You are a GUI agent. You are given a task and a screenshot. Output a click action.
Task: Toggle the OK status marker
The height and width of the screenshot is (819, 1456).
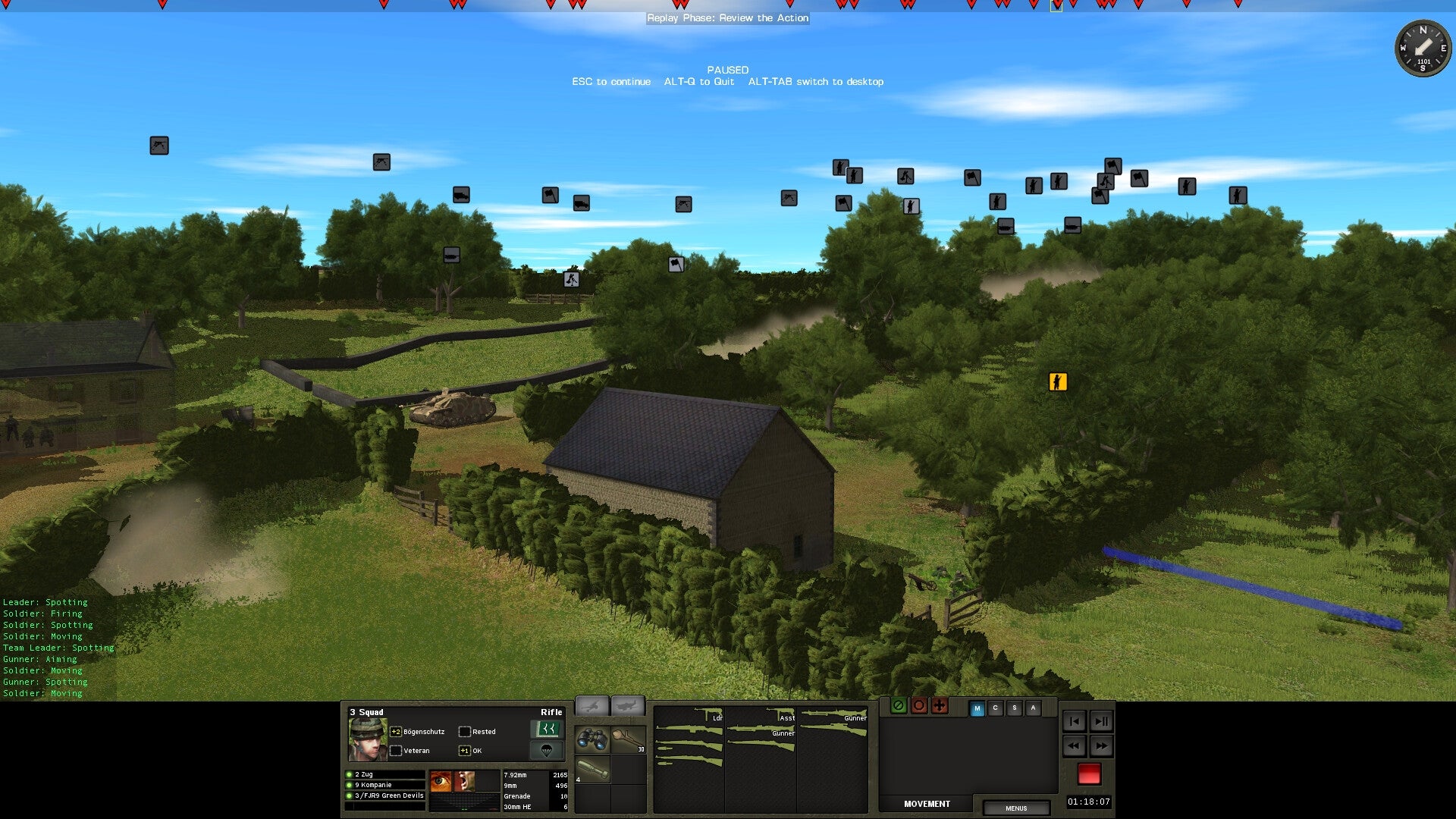point(464,750)
